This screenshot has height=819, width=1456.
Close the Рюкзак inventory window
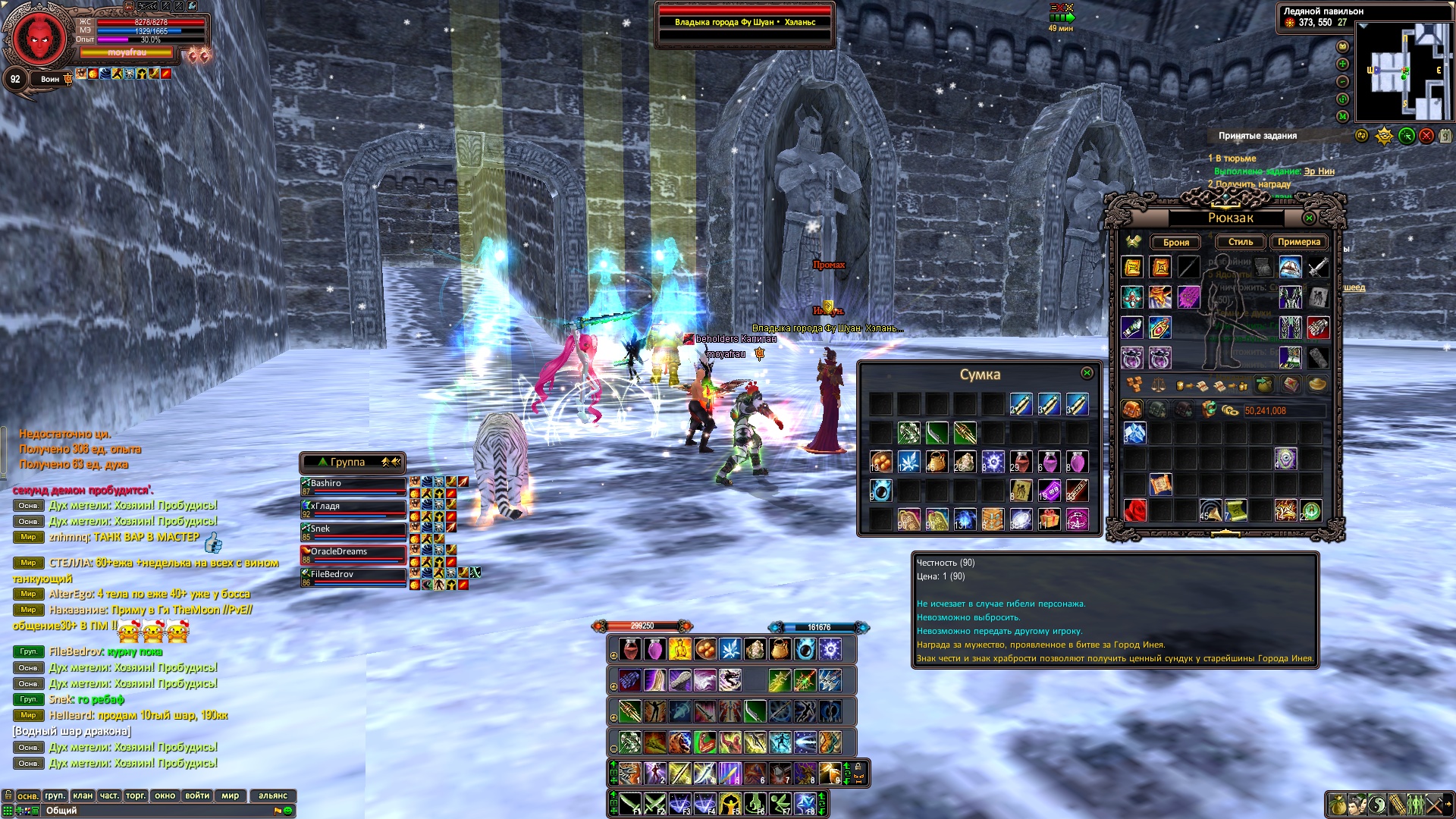pyautogui.click(x=1309, y=218)
